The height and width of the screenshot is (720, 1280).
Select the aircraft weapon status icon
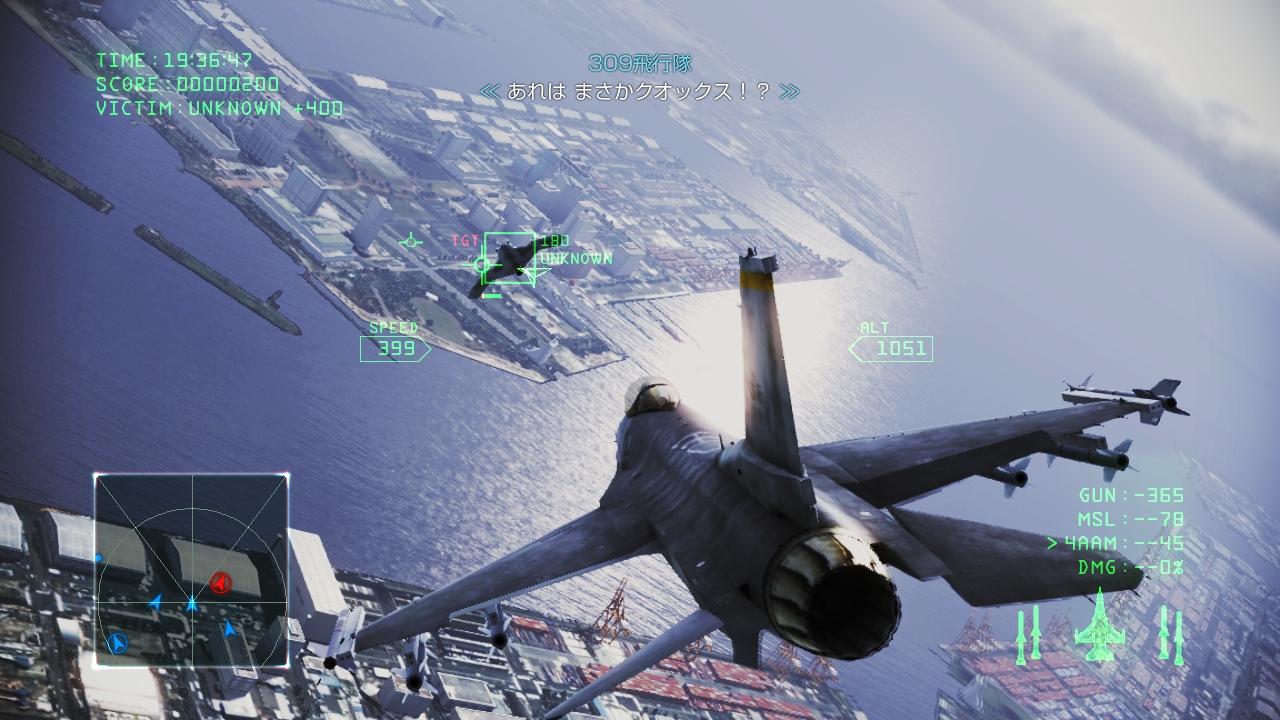(1099, 626)
